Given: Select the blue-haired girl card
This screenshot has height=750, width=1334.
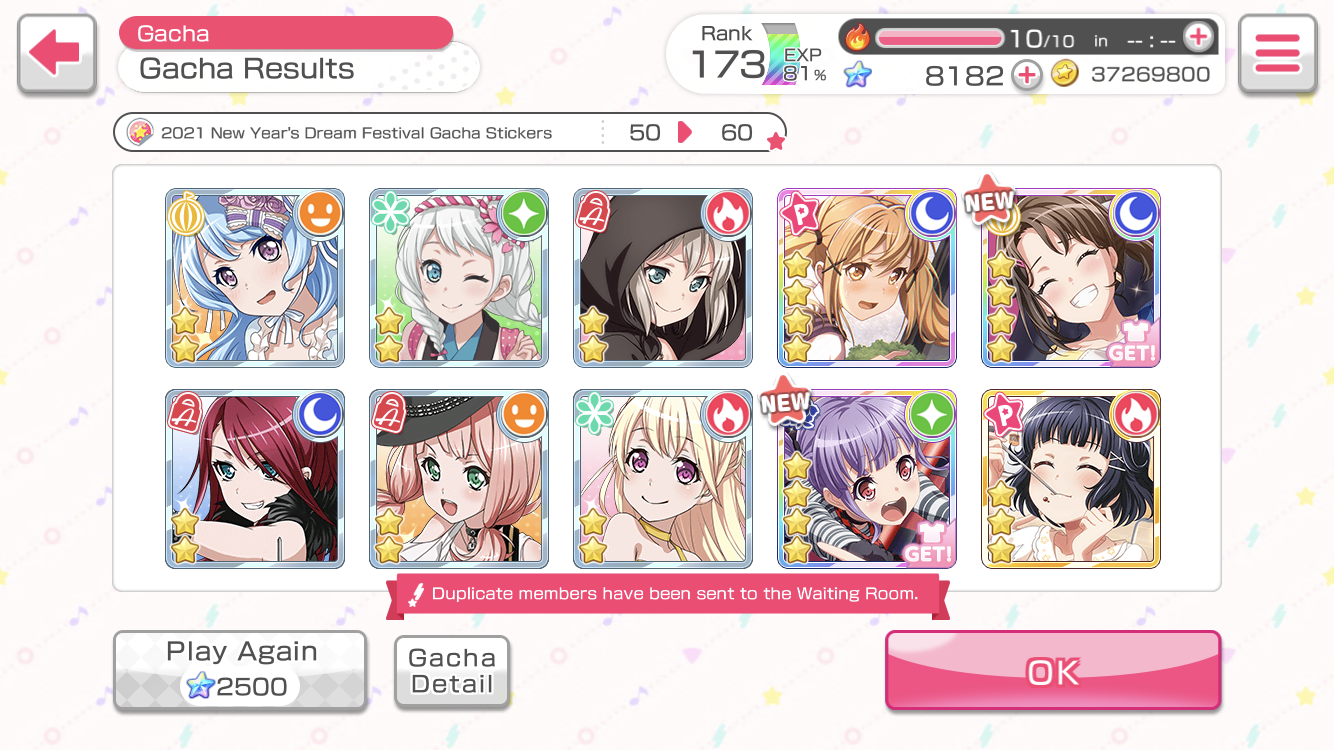Looking at the screenshot, I should click(x=255, y=278).
